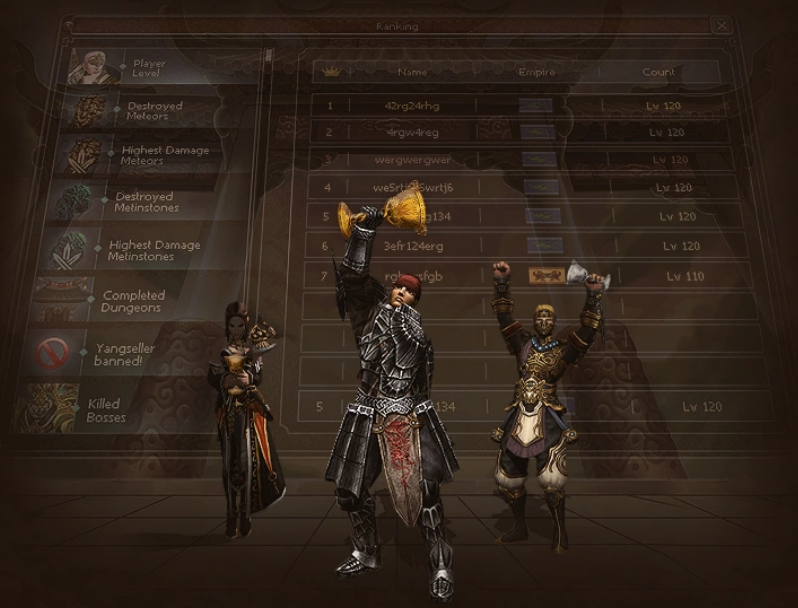Click the Count column header
The width and height of the screenshot is (798, 608).
pos(659,72)
